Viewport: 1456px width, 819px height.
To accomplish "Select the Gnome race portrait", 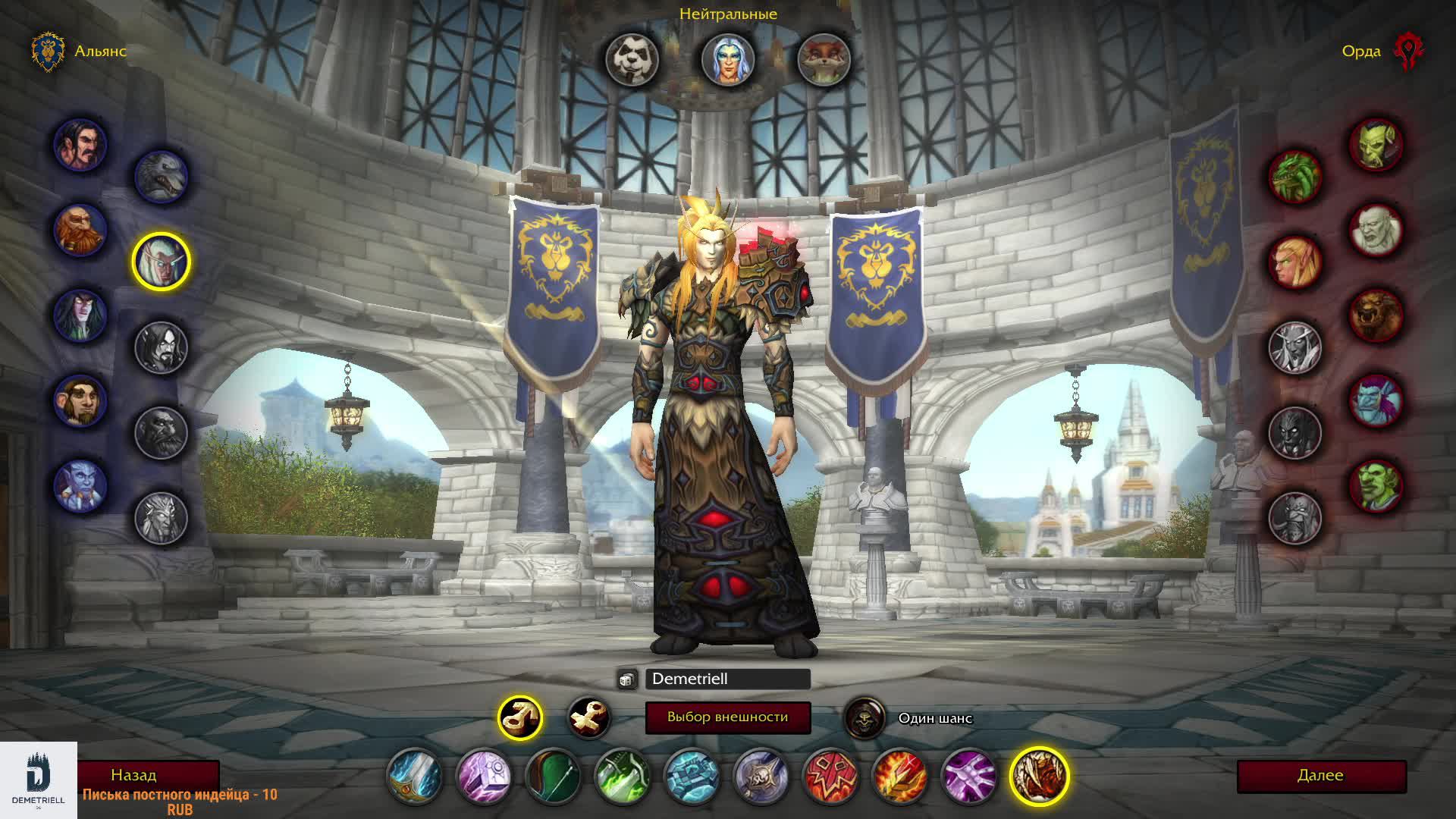I will 80,400.
